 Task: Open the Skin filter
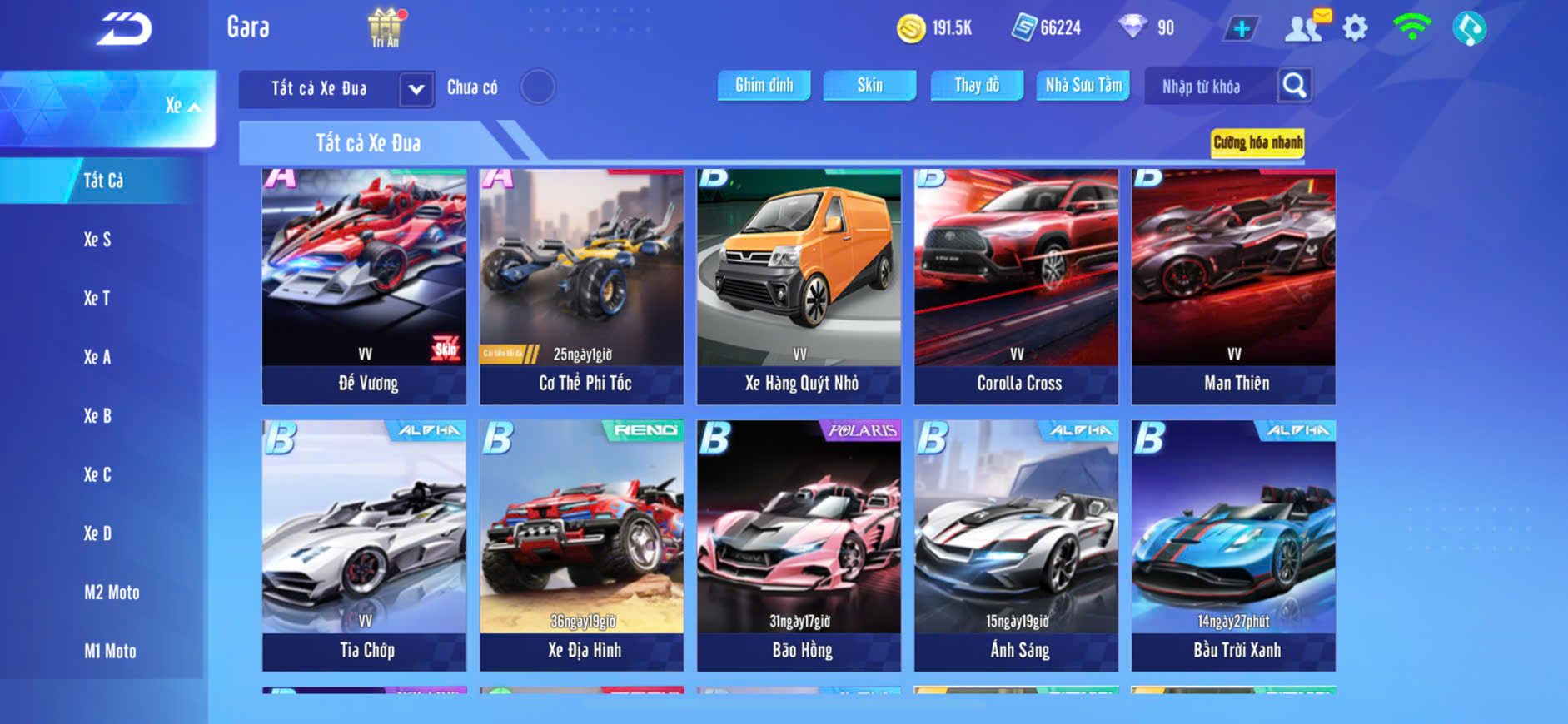pos(869,85)
